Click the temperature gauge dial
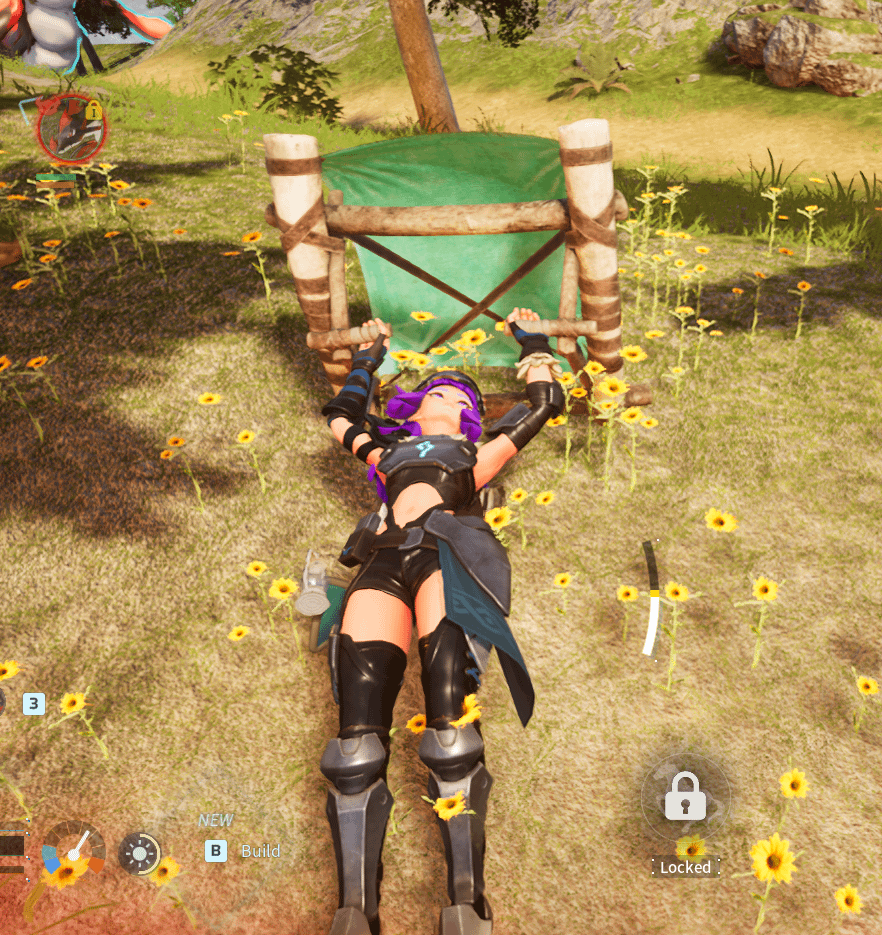The image size is (882, 935). click(73, 851)
